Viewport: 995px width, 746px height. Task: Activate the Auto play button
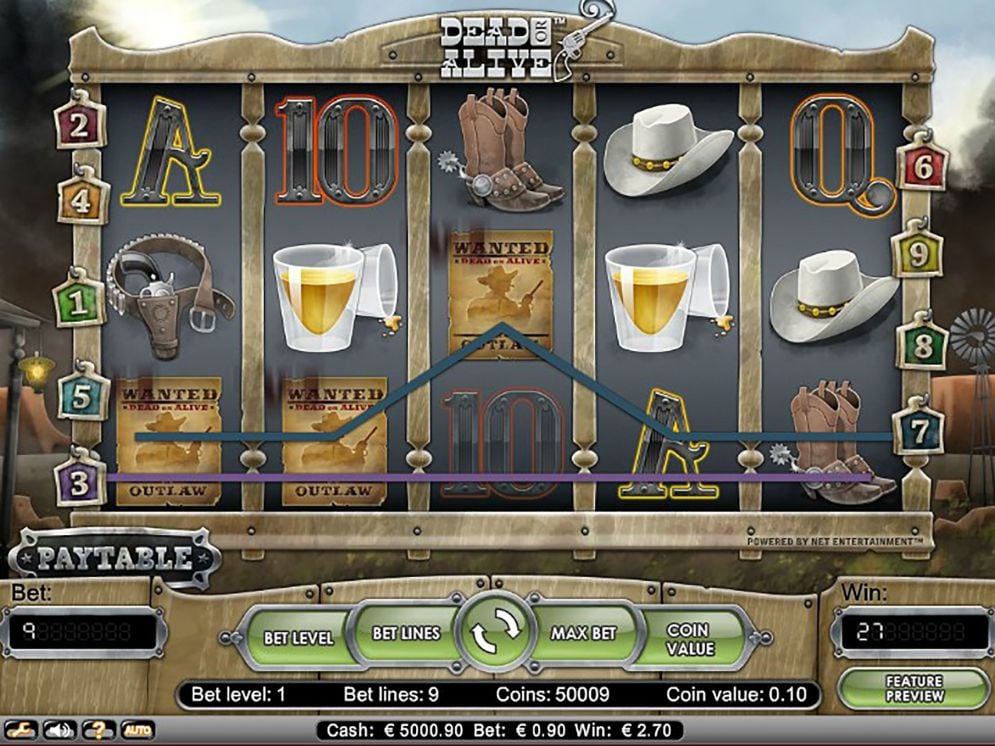click(x=138, y=730)
